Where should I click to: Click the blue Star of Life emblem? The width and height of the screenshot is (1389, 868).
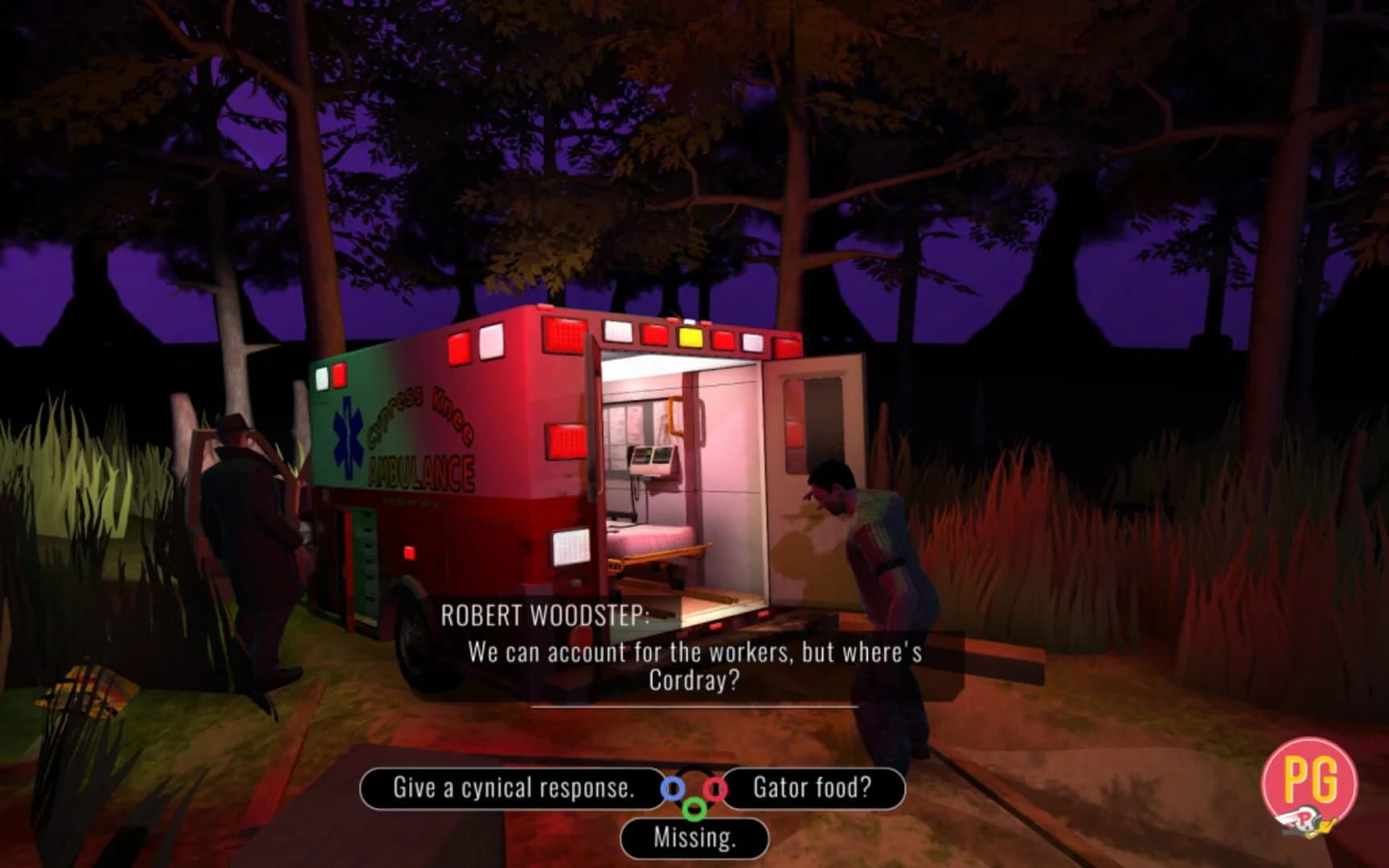pyautogui.click(x=347, y=439)
